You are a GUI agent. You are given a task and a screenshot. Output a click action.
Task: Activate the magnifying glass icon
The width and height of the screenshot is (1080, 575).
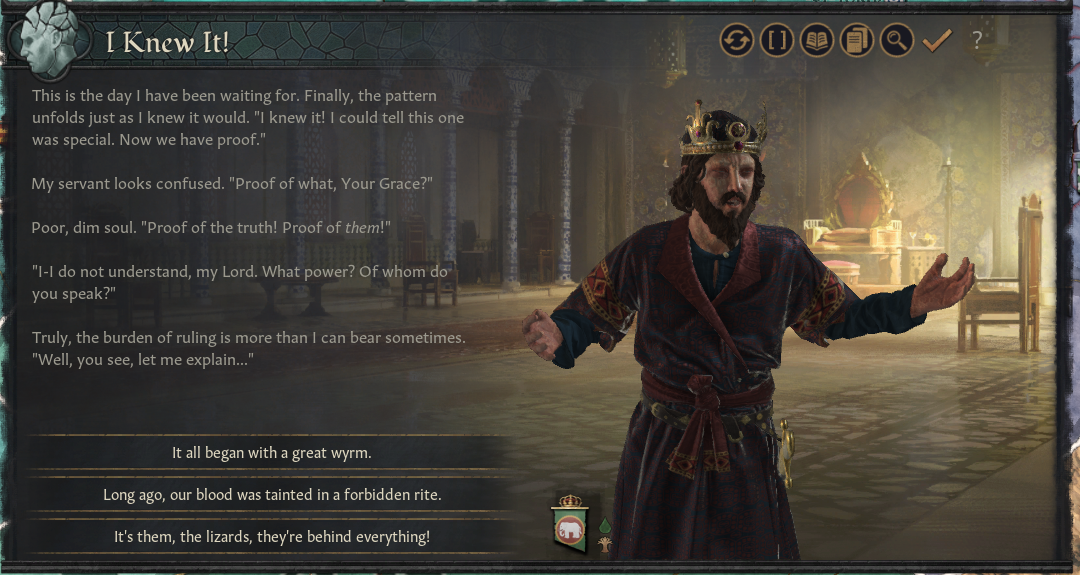point(897,41)
